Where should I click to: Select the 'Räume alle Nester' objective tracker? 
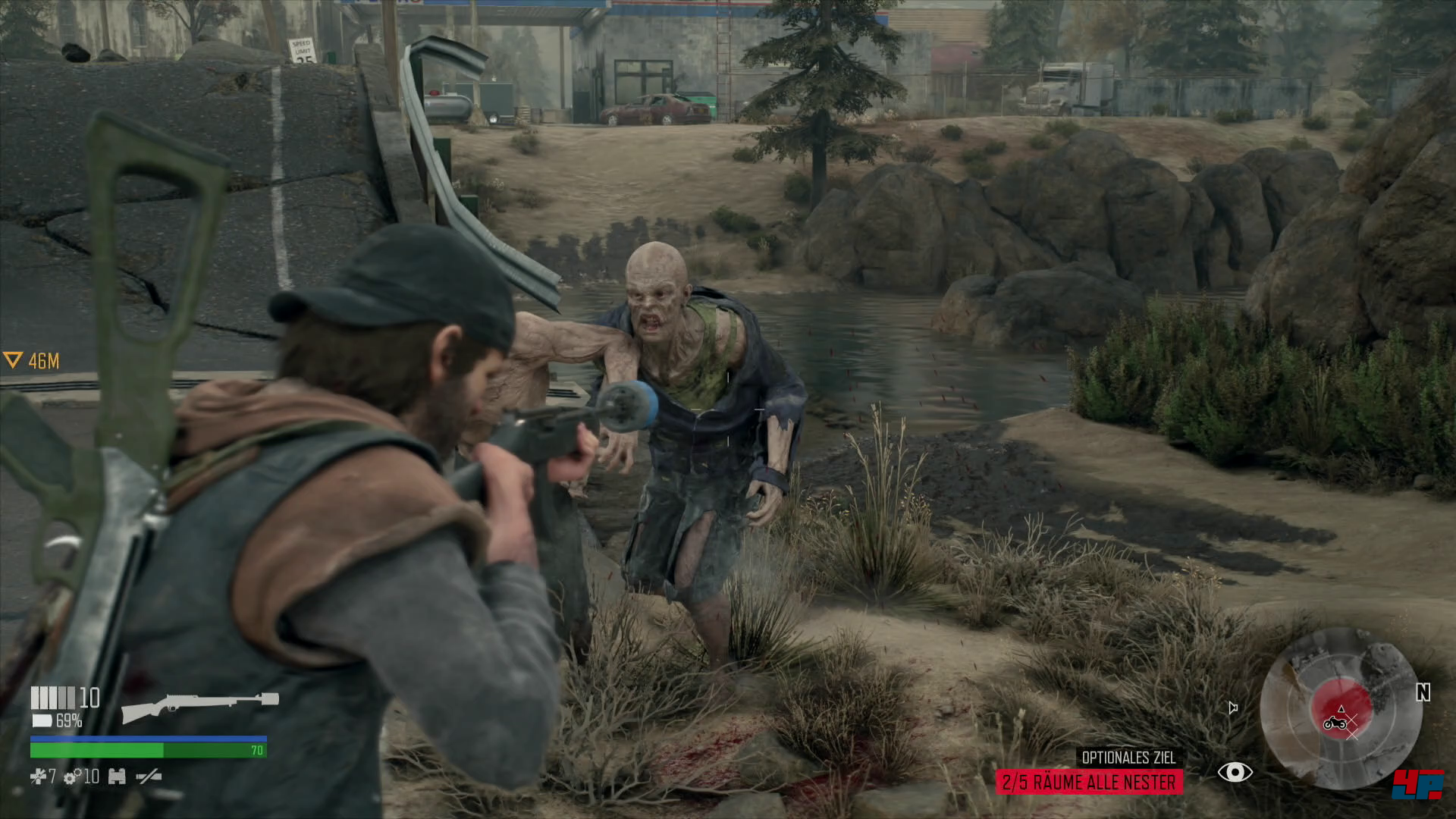[x=1088, y=782]
